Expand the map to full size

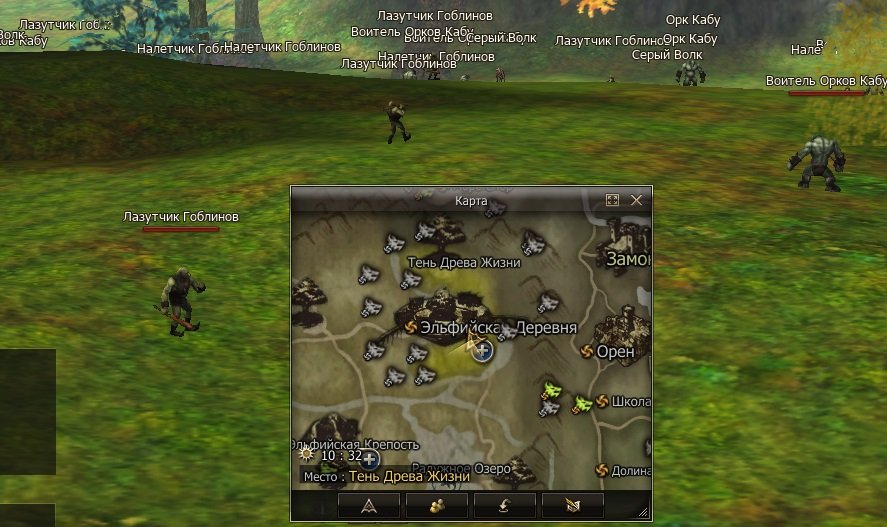point(613,200)
